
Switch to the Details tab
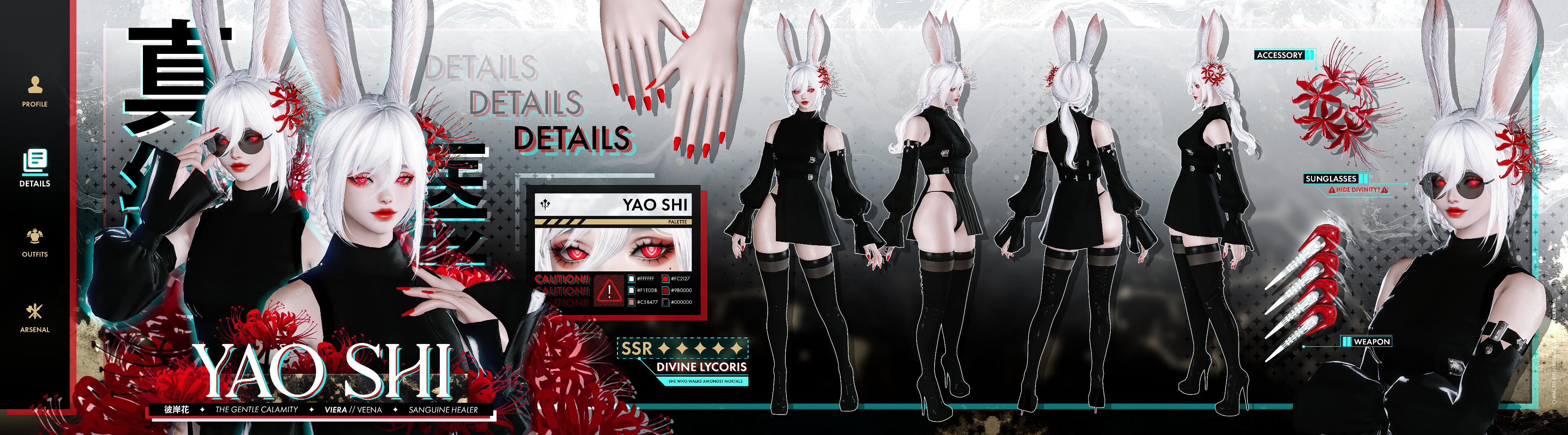35,167
